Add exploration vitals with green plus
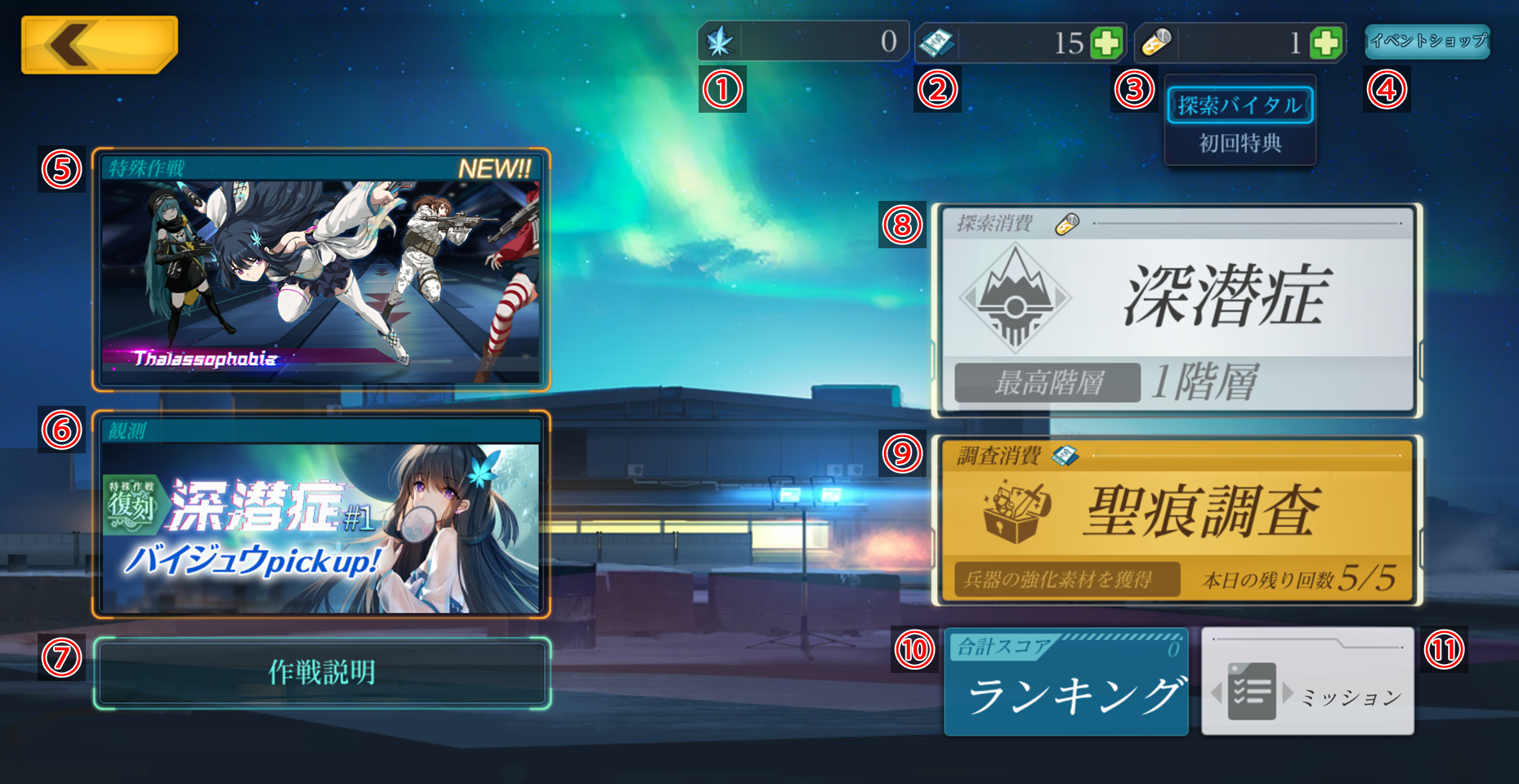The height and width of the screenshot is (784, 1519). coord(1325,42)
